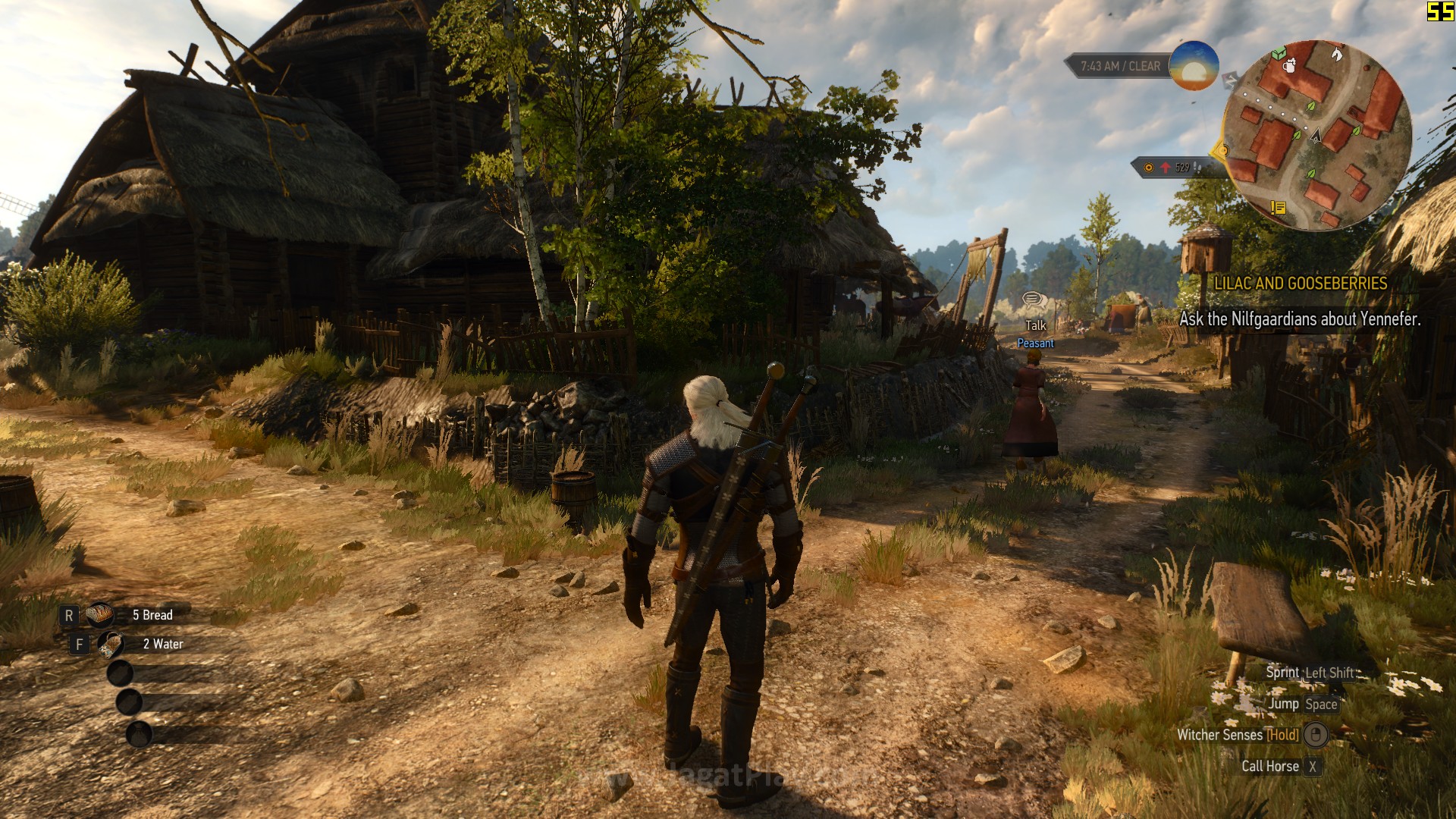This screenshot has width=1456, height=819.
Task: Select the Lilac and Gooseberries quest title
Action: 1301,284
